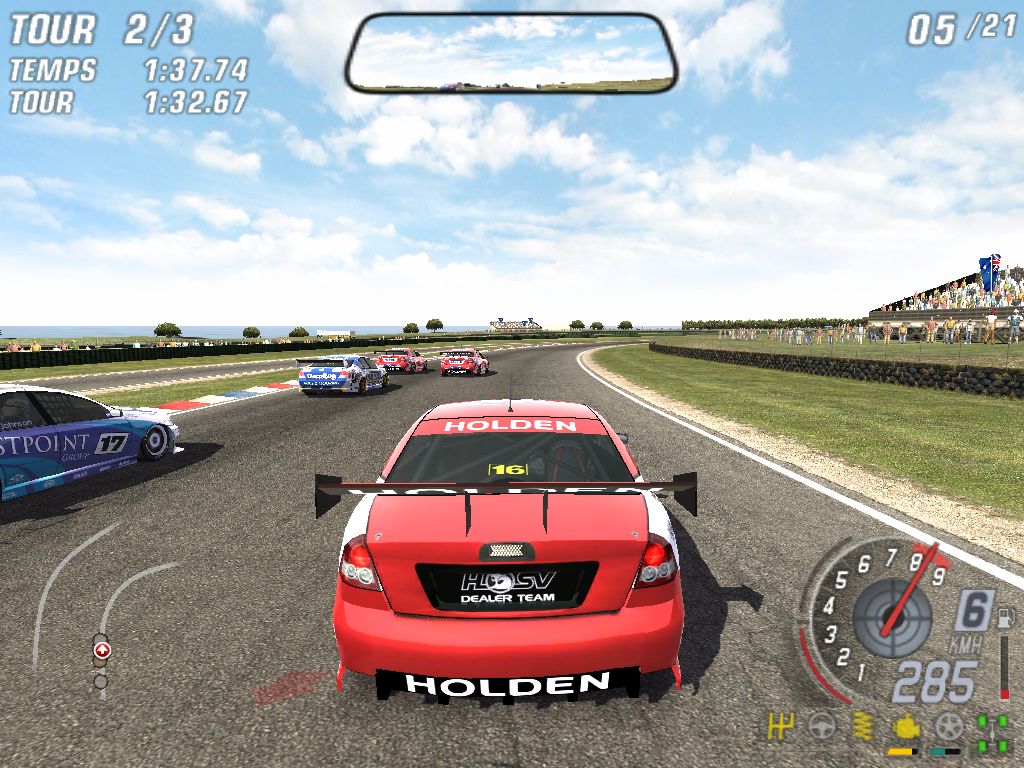The height and width of the screenshot is (768, 1024).
Task: Click the yellow suspension spring icon
Action: [862, 726]
